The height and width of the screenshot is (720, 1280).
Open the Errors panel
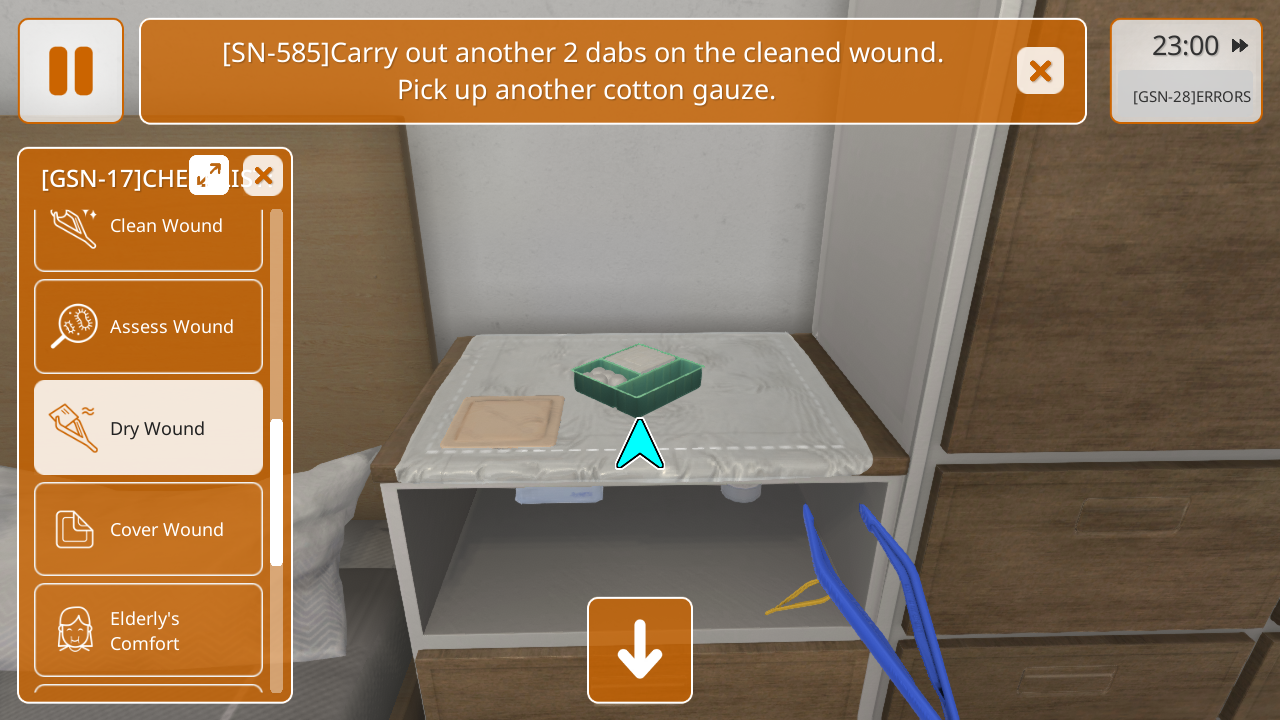(x=1191, y=97)
